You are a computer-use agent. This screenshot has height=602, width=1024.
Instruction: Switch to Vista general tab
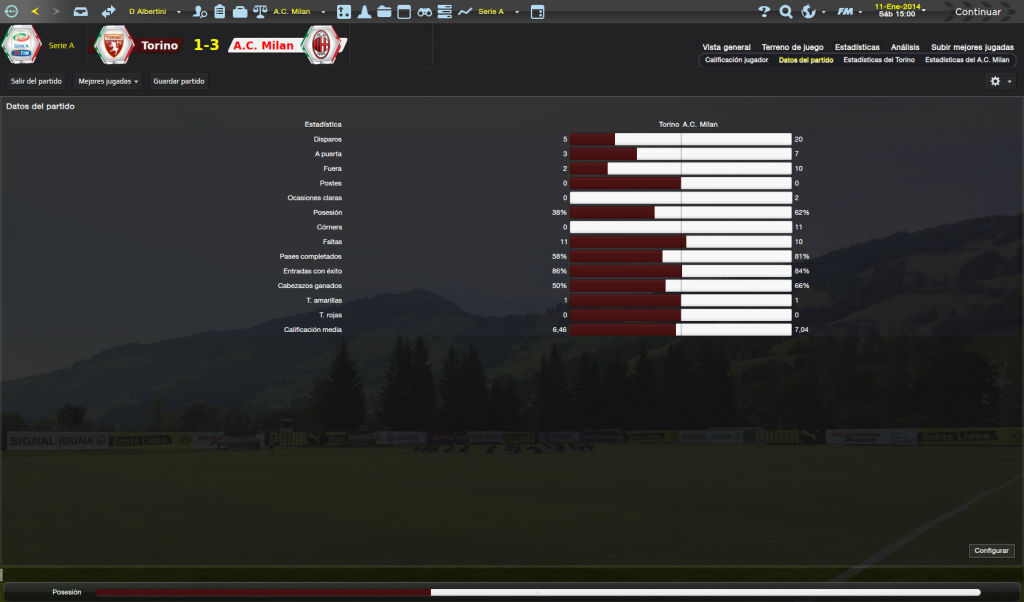726,47
